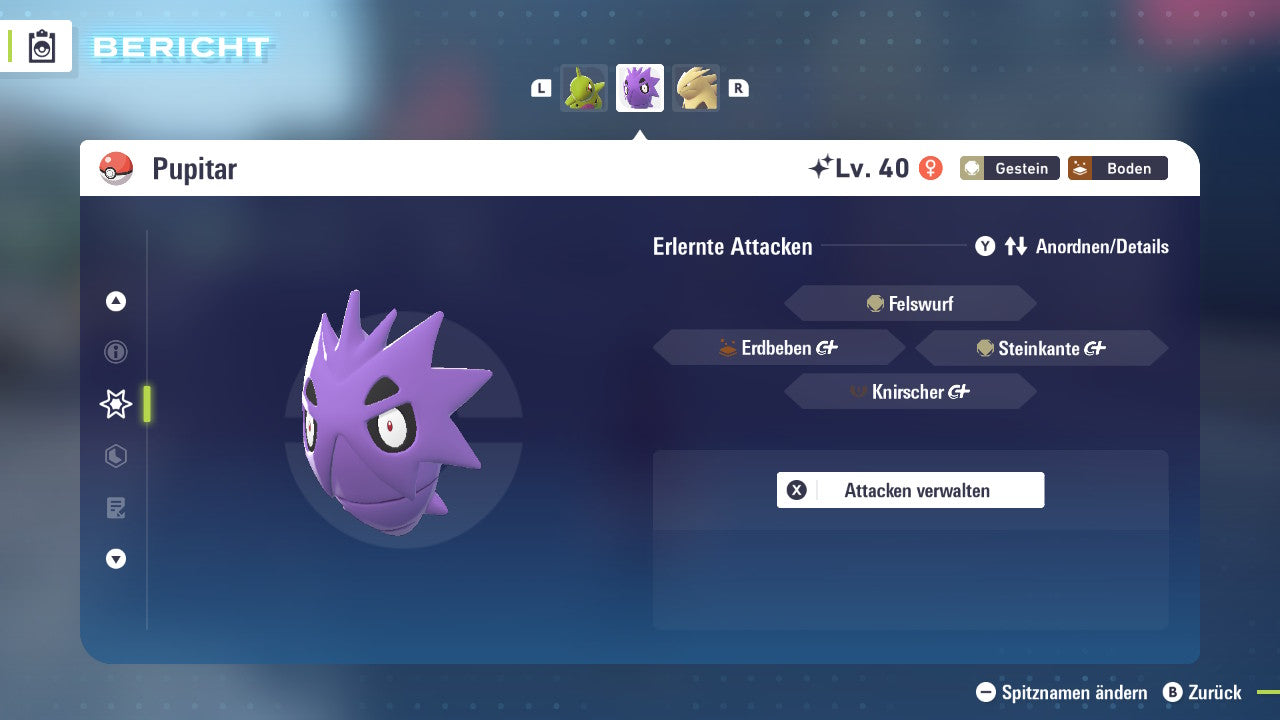The image size is (1280, 720).
Task: Click the Y button icon near Anordnen/Details
Action: pyautogui.click(x=985, y=246)
